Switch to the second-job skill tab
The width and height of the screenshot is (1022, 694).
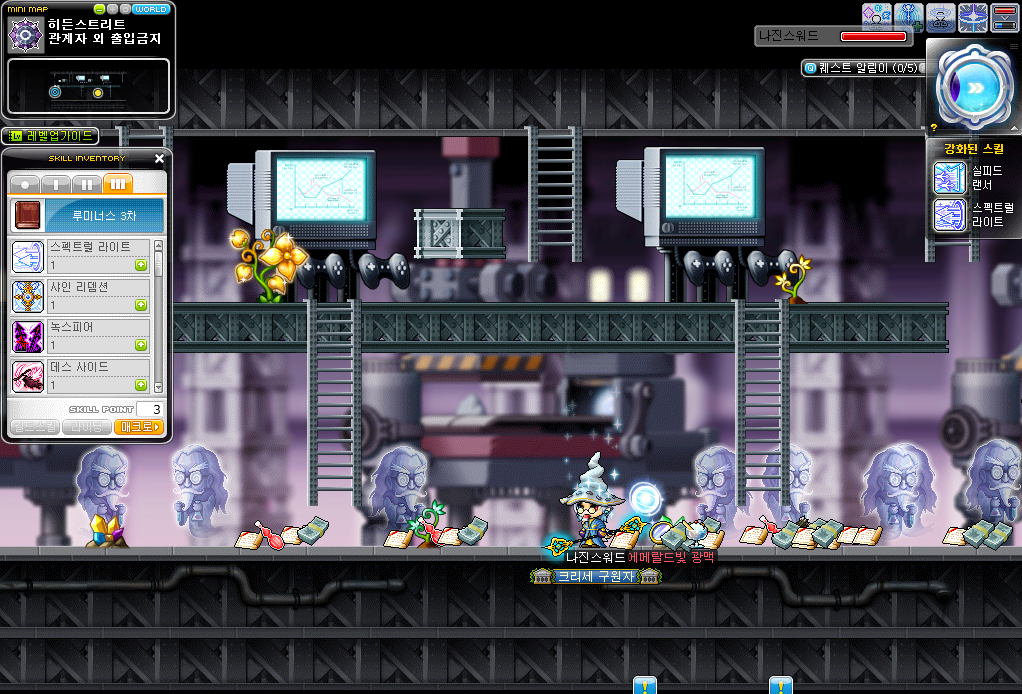click(87, 184)
